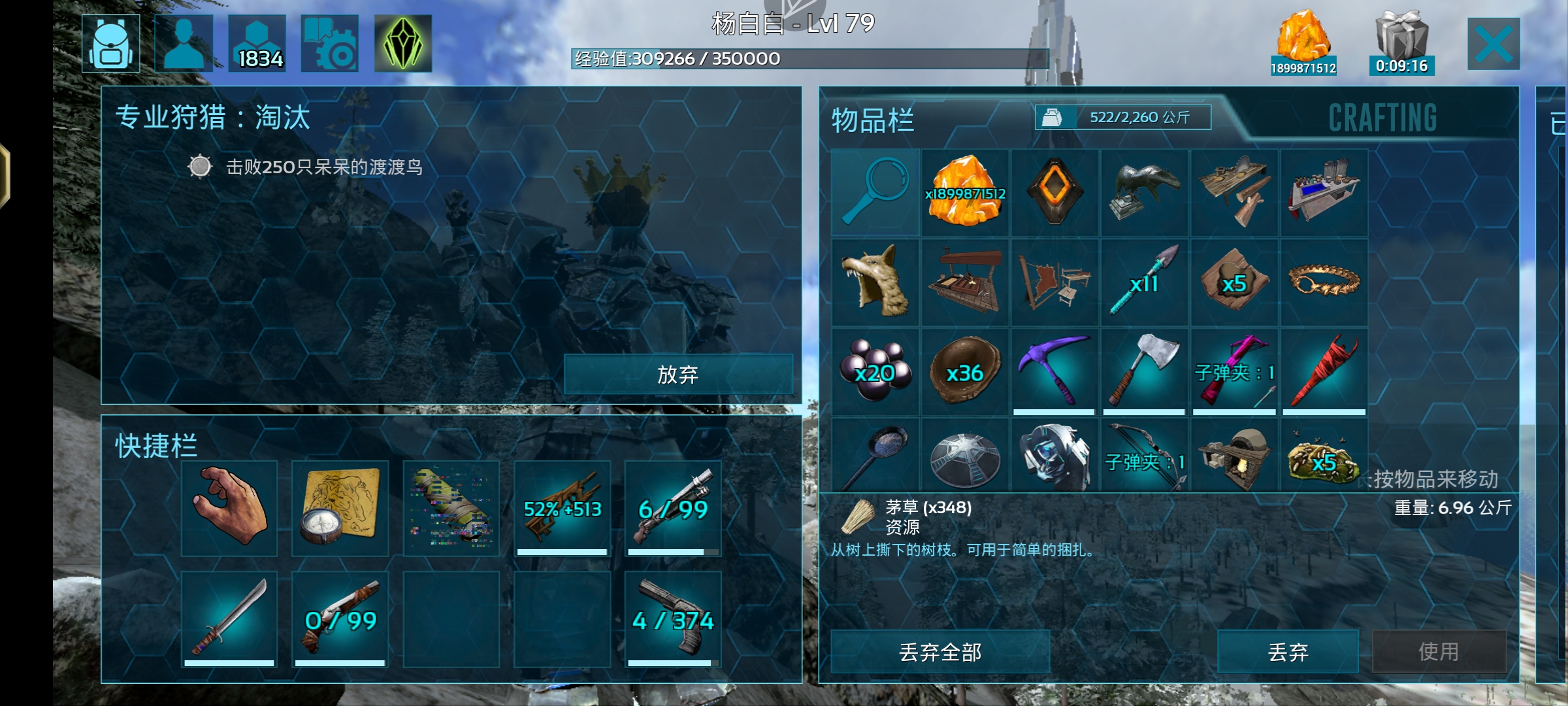The image size is (1568, 706).
Task: Select the metal hatchet in inventory
Action: (x=1144, y=372)
